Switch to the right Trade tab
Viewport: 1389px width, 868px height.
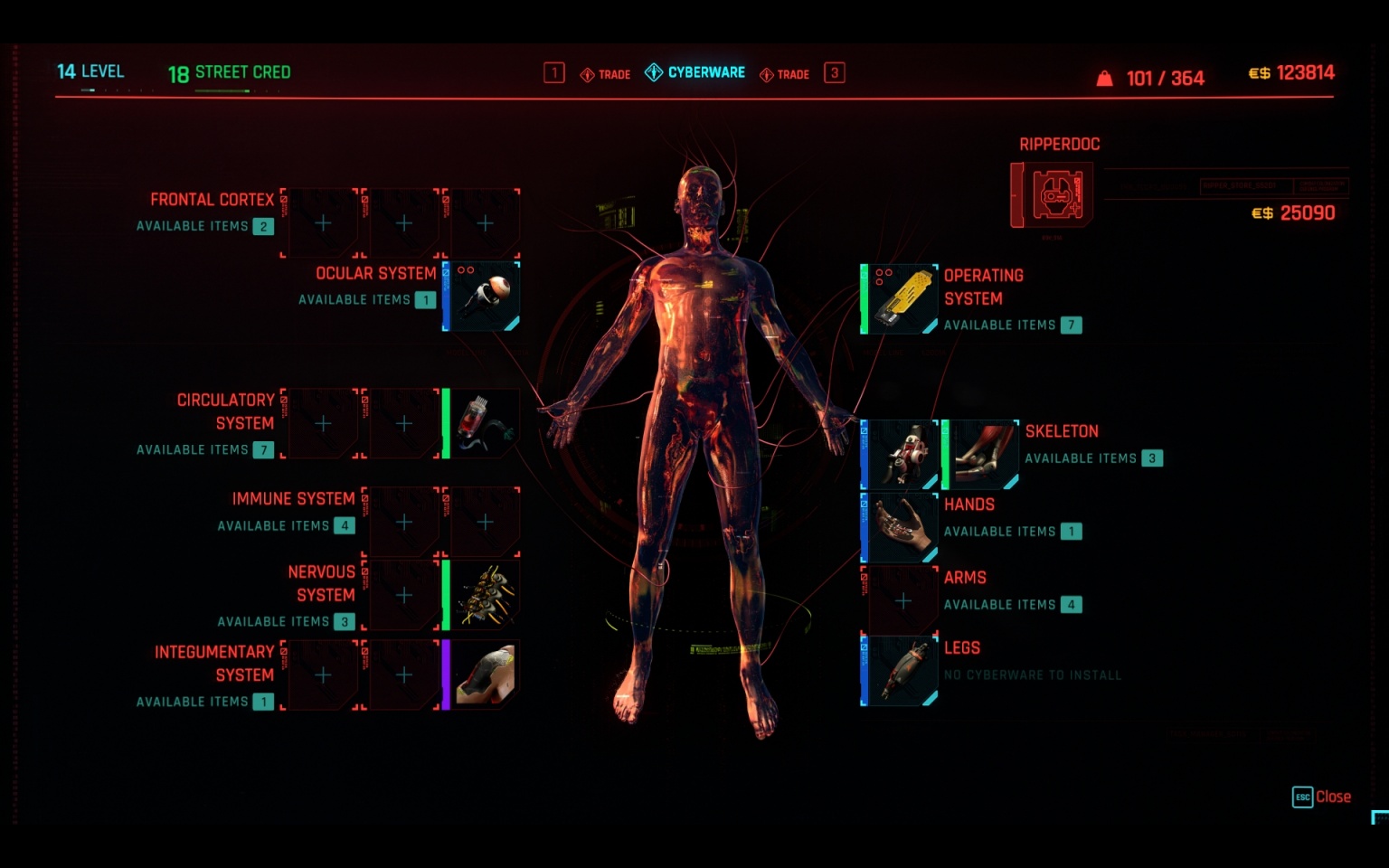tap(789, 73)
